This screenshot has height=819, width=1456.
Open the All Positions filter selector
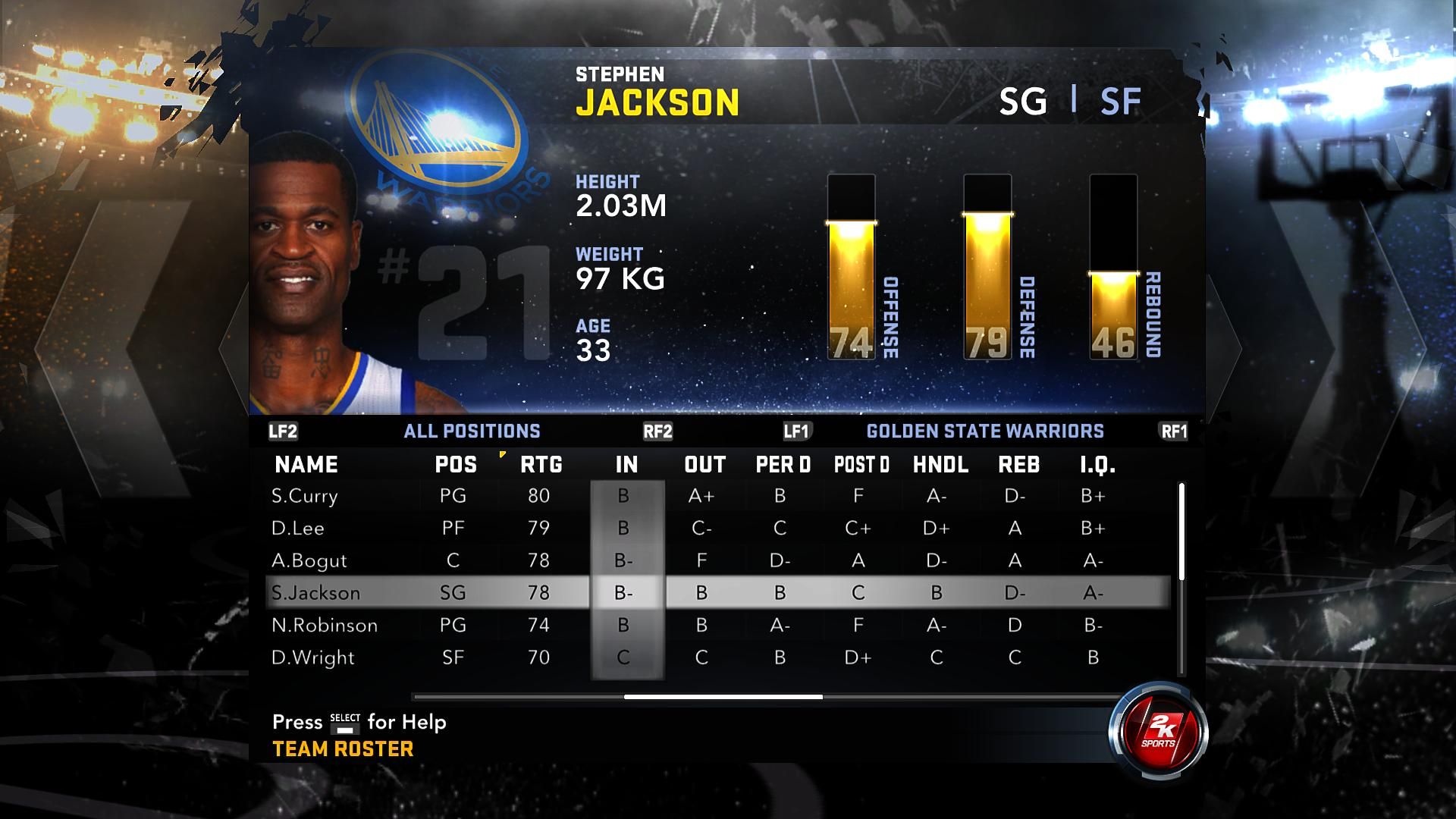(x=472, y=431)
